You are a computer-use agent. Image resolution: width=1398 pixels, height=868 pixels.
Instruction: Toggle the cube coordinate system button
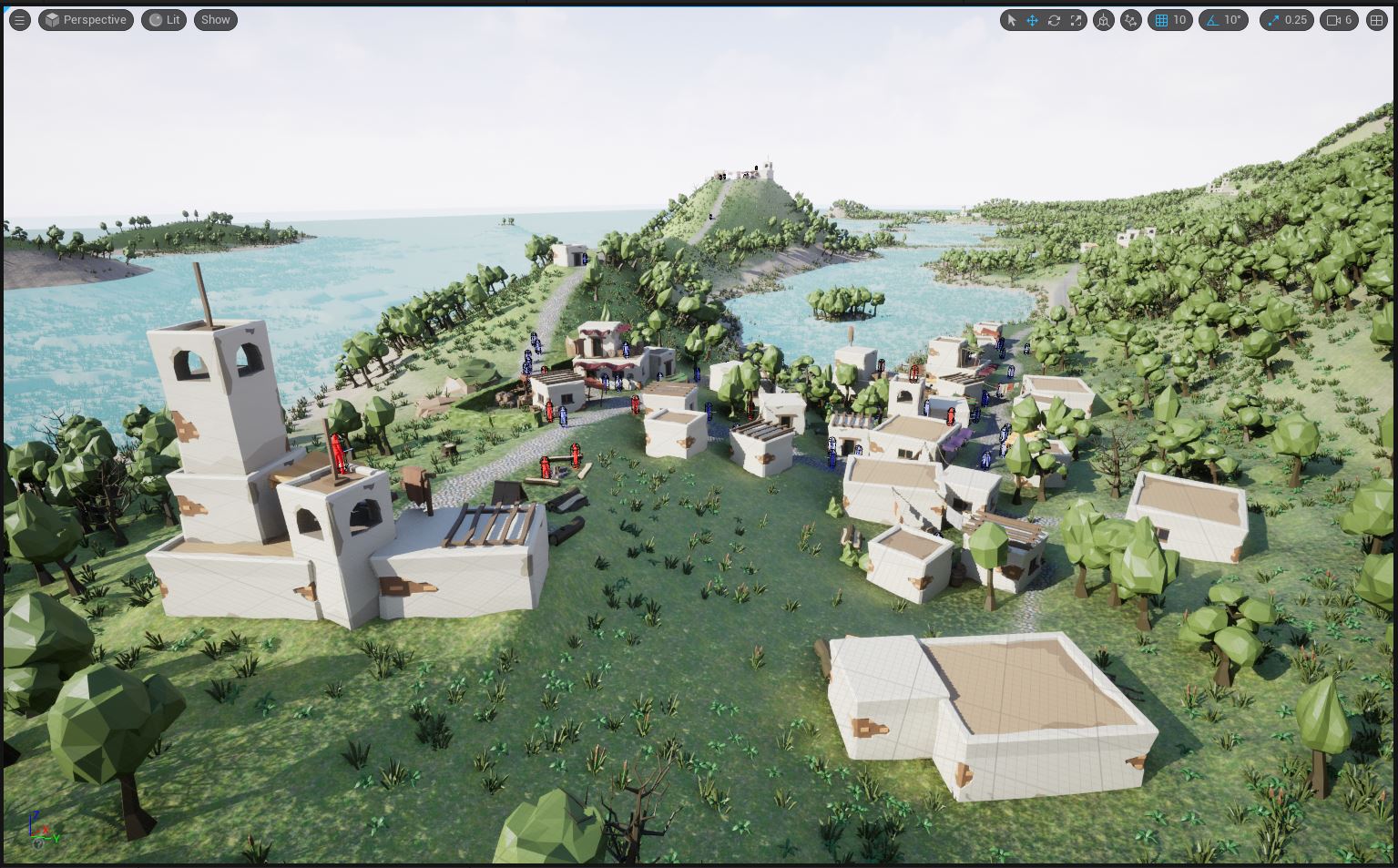tap(1103, 20)
